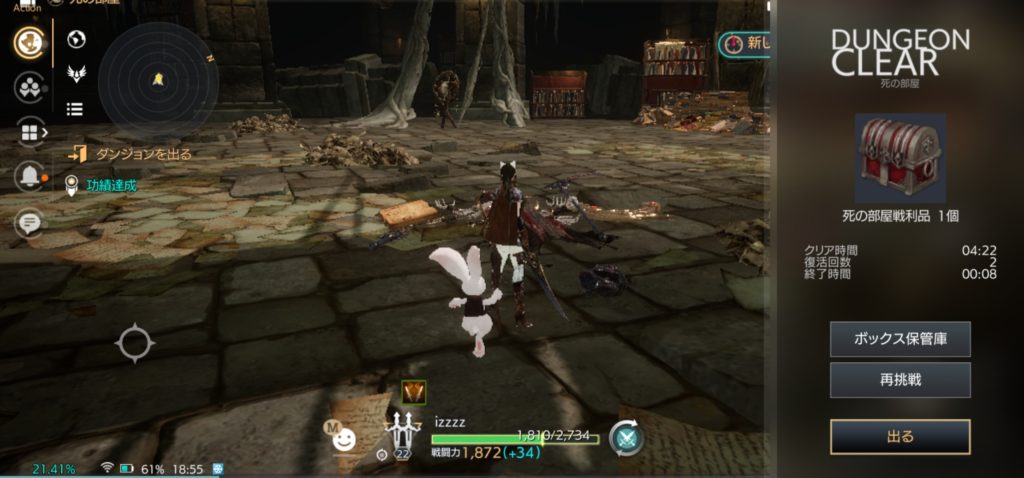
Task: Retry the dungeon with 再挑戦
Action: 900,380
